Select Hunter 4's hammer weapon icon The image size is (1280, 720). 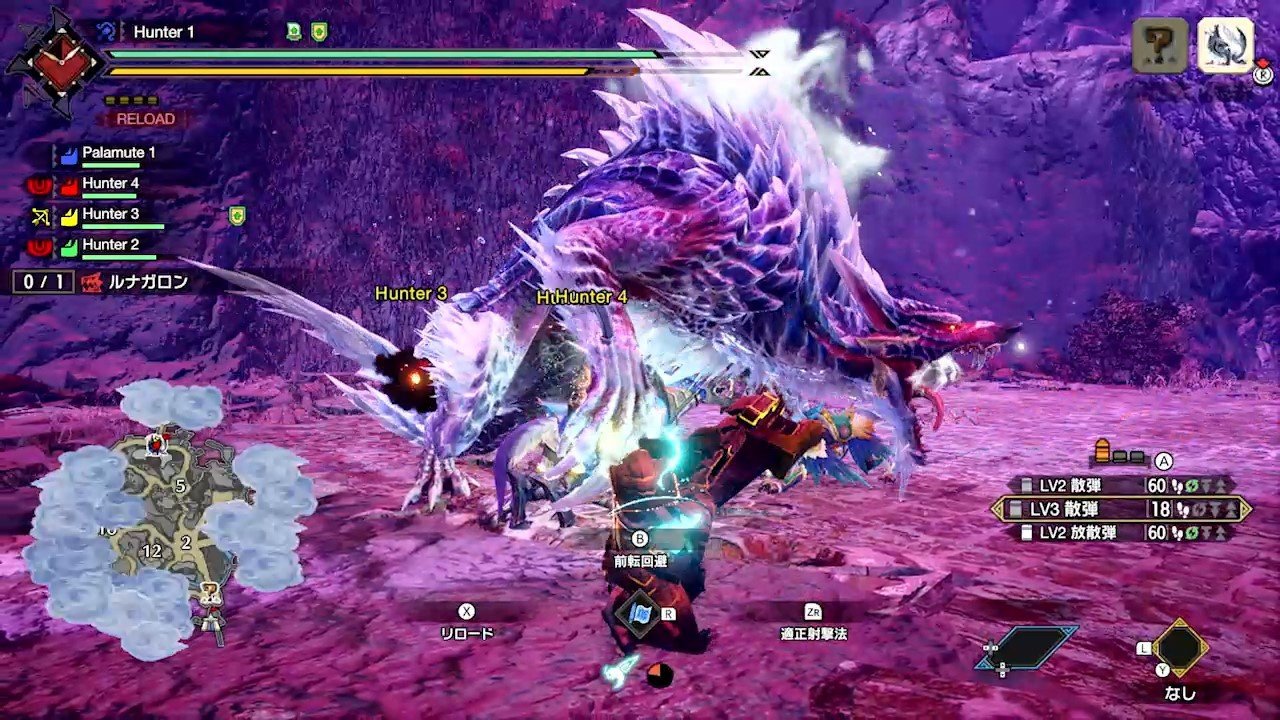pyautogui.click(x=39, y=185)
